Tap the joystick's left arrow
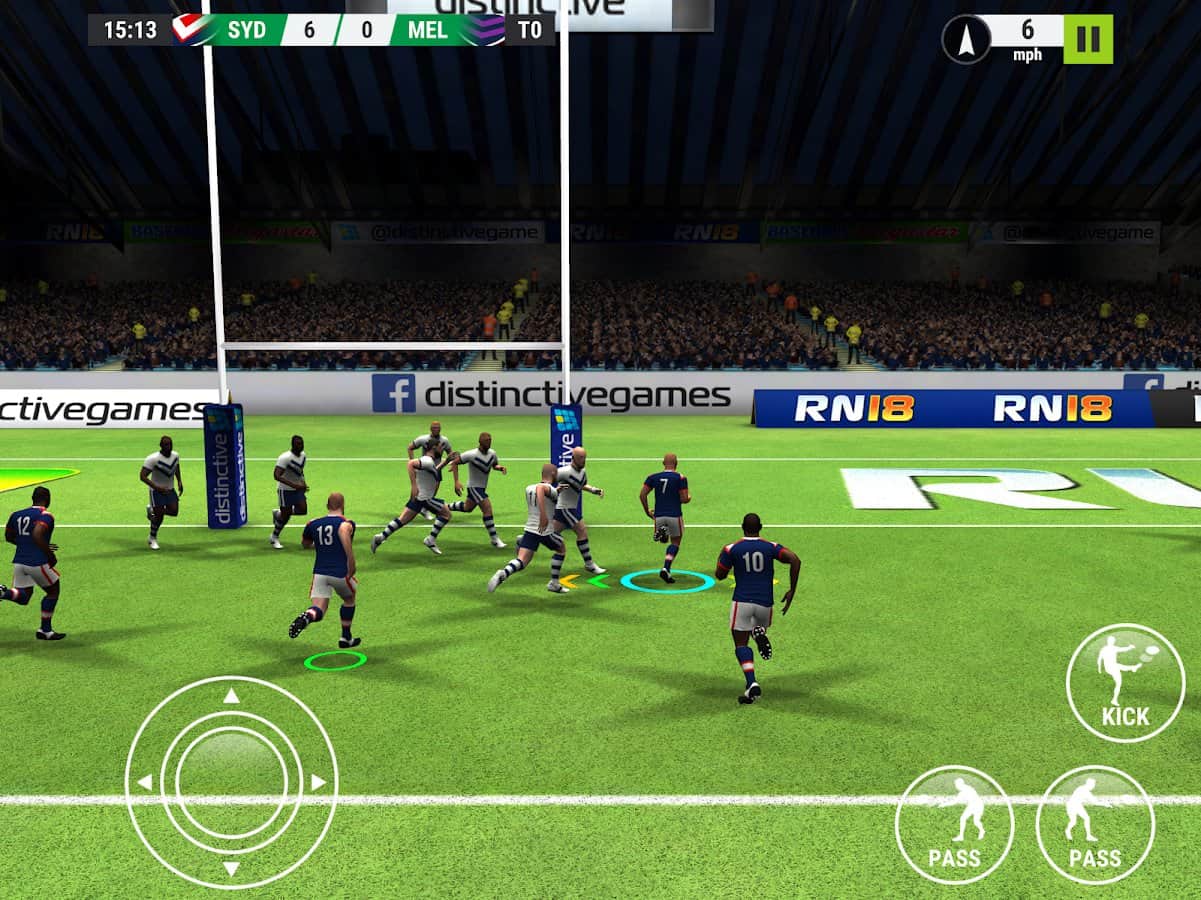The width and height of the screenshot is (1201, 900). pos(145,782)
